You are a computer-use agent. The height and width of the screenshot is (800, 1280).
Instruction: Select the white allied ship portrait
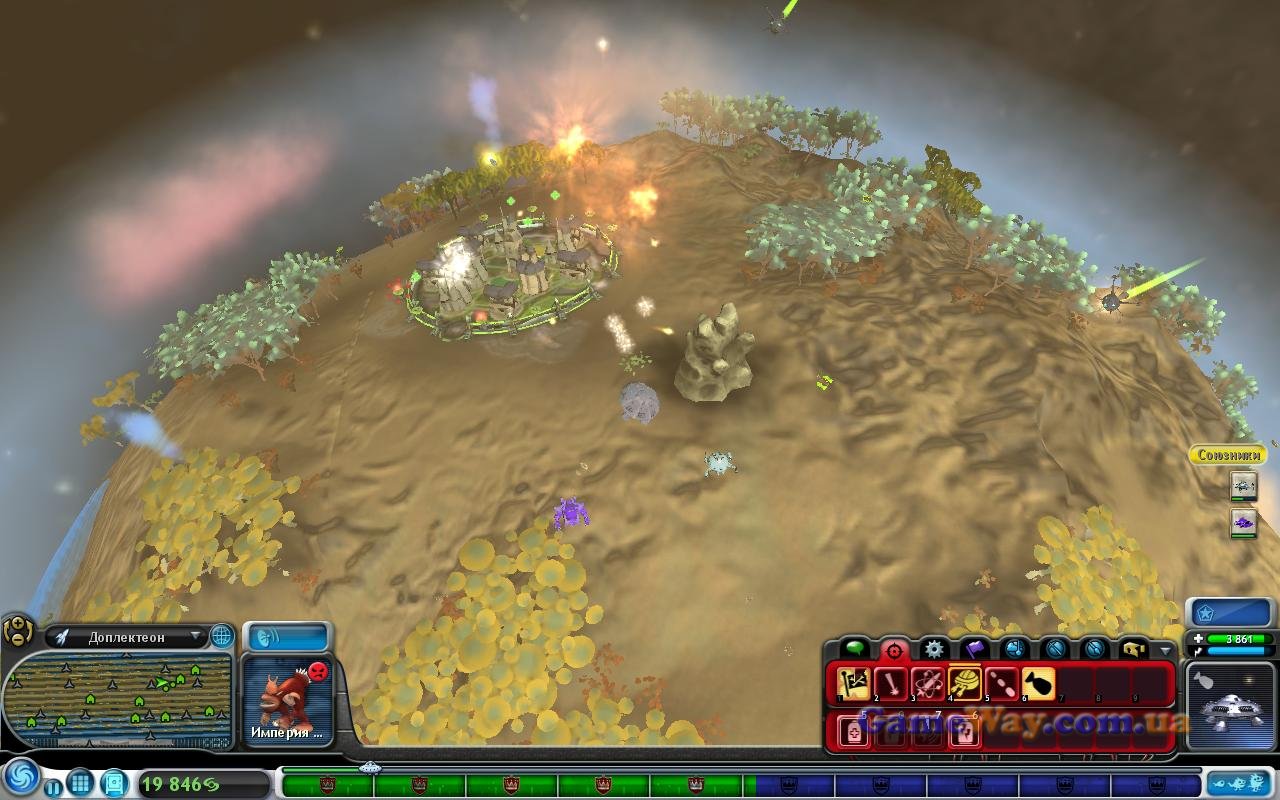tap(1244, 486)
